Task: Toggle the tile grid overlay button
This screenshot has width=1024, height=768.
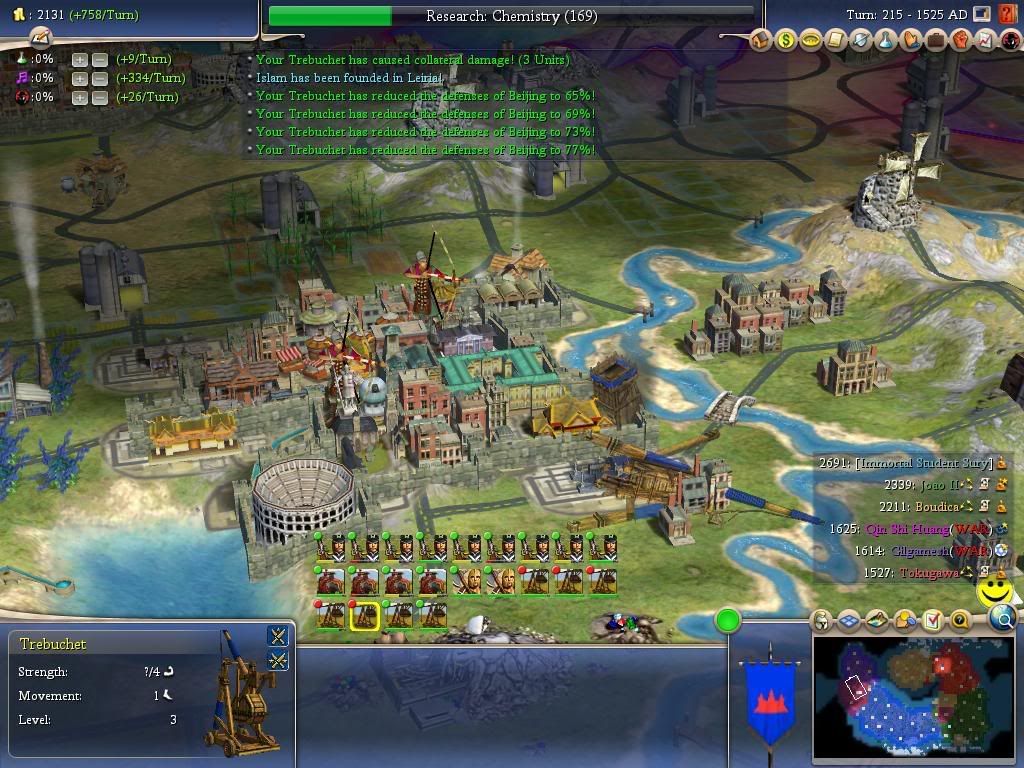Action: tap(849, 621)
